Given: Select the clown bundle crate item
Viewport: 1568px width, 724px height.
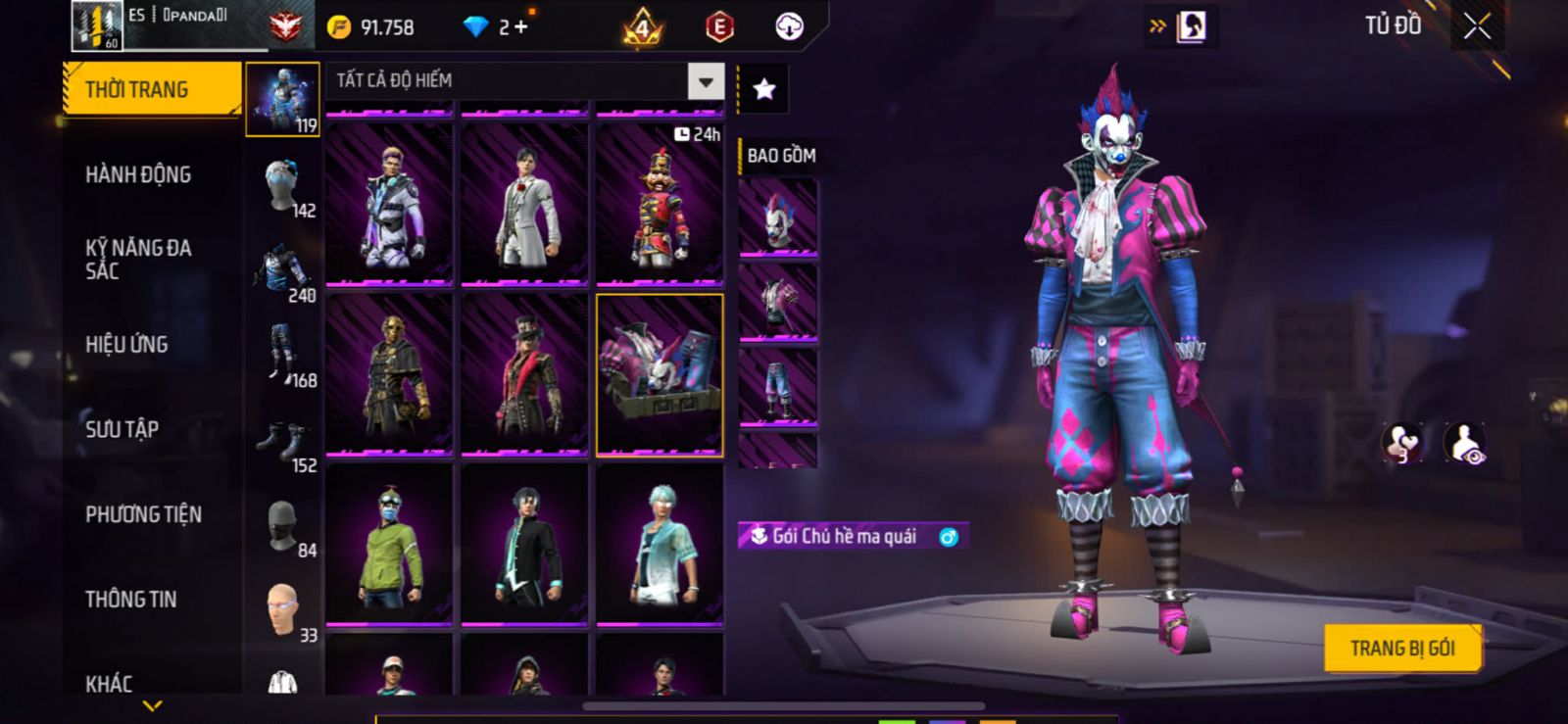Looking at the screenshot, I should (660, 375).
